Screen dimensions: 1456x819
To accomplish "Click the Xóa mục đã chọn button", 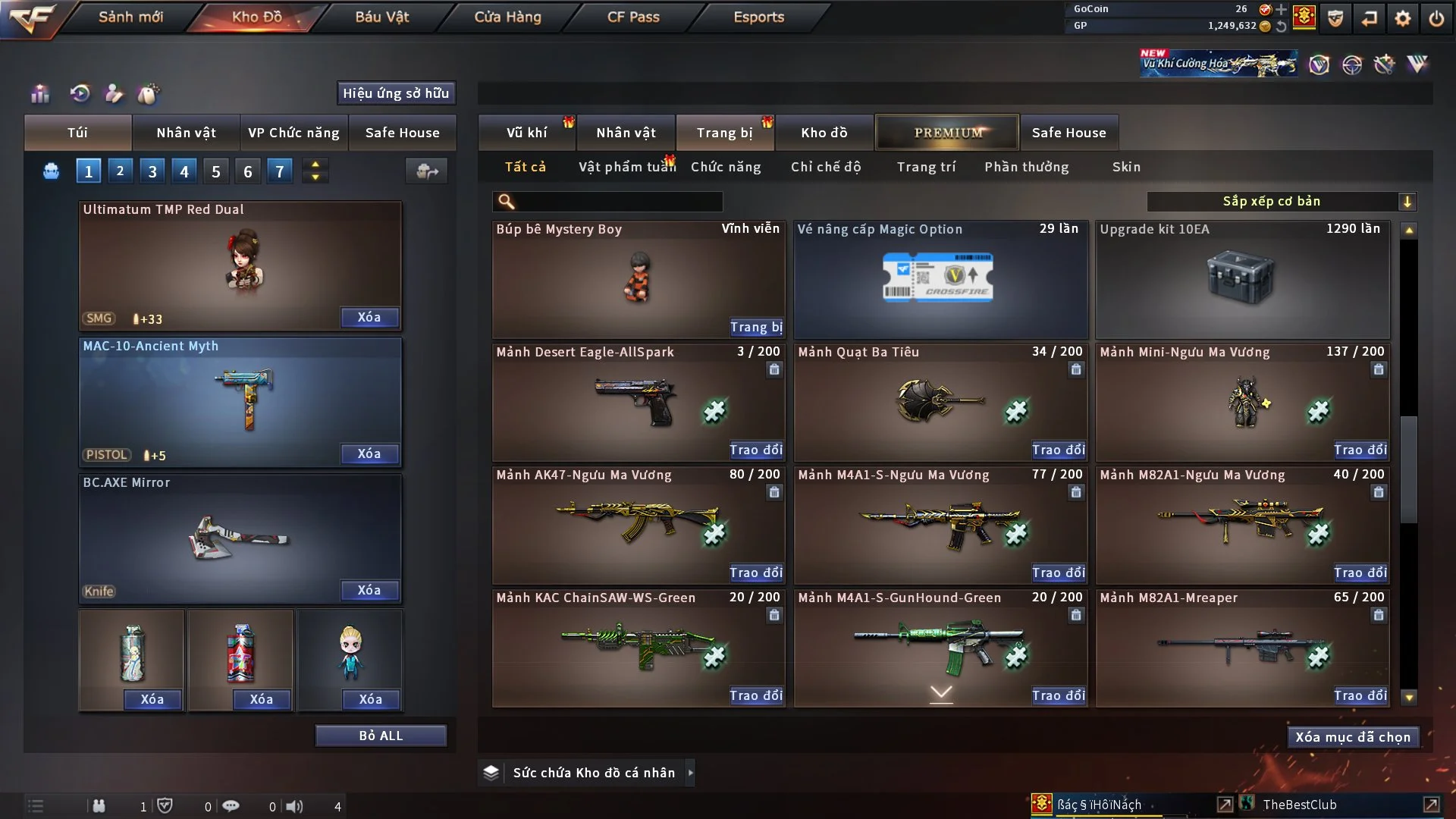I will coord(1352,736).
